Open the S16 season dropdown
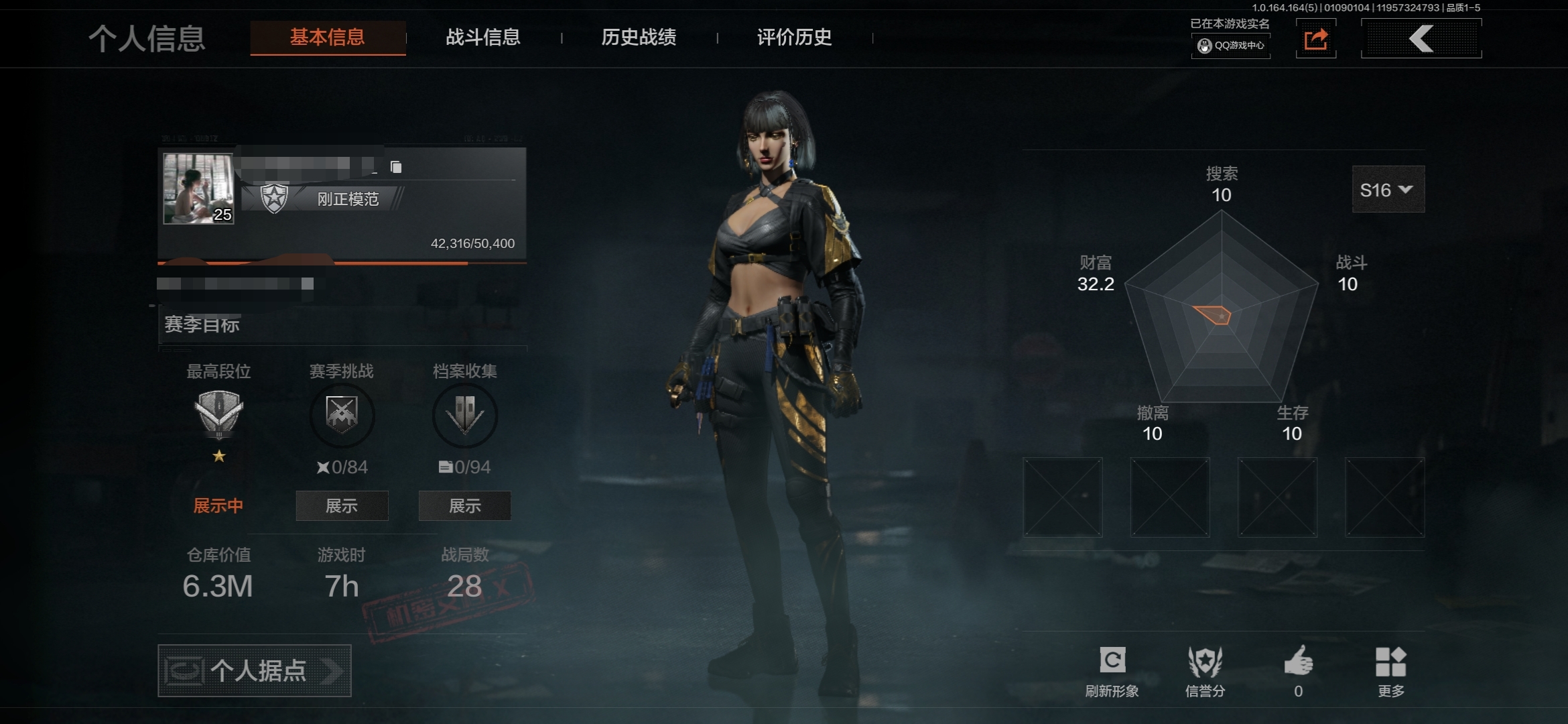This screenshot has width=1568, height=724. (x=1388, y=190)
